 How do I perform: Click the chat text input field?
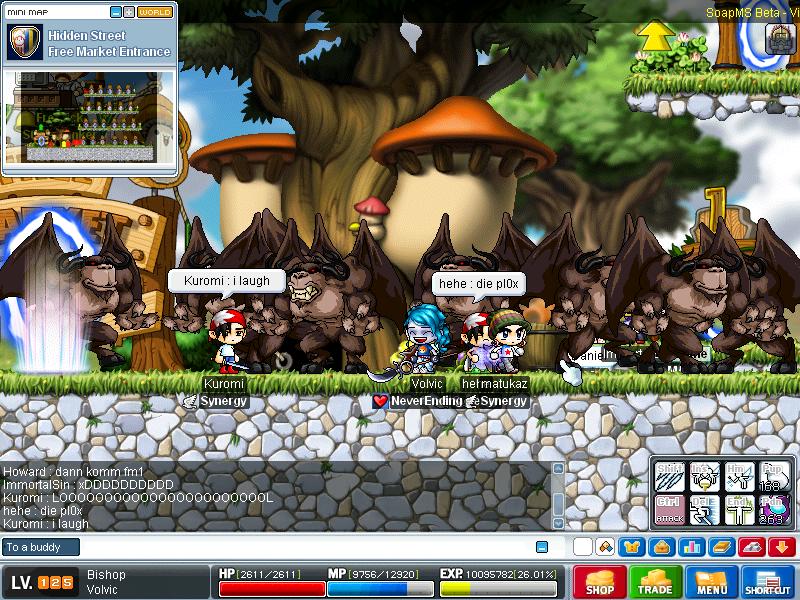(x=300, y=547)
